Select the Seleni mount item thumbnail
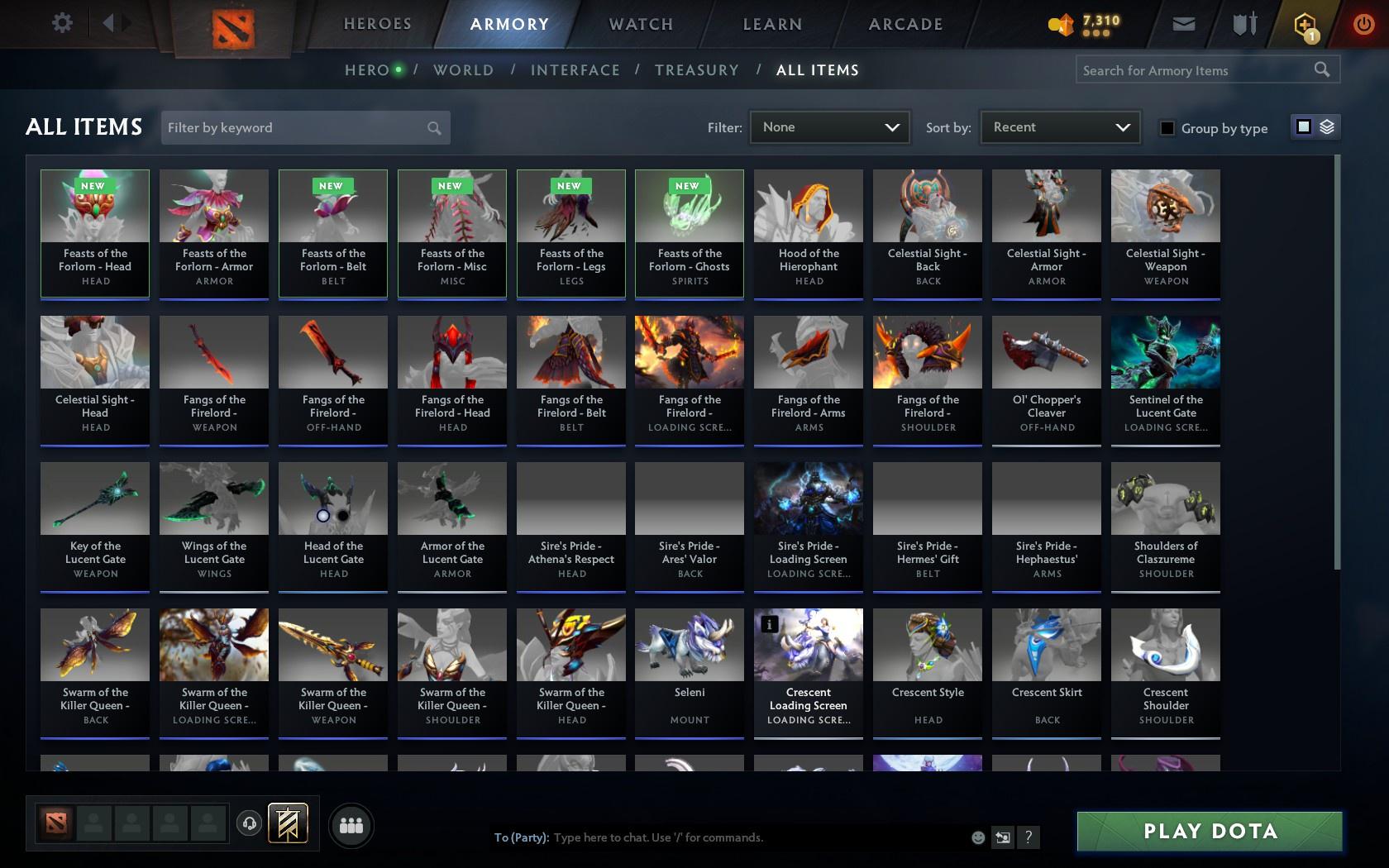Image resolution: width=1389 pixels, height=868 pixels. pos(689,644)
